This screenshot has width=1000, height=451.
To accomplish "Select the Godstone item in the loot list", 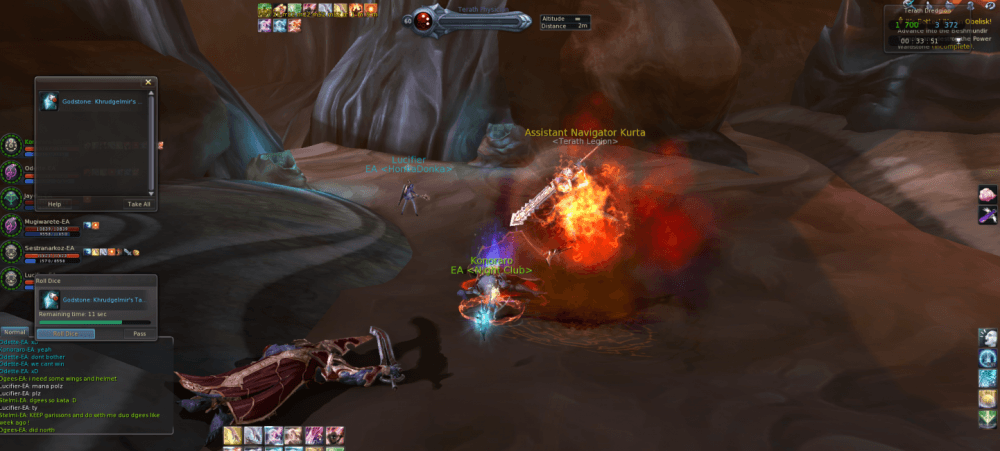I will [x=95, y=103].
